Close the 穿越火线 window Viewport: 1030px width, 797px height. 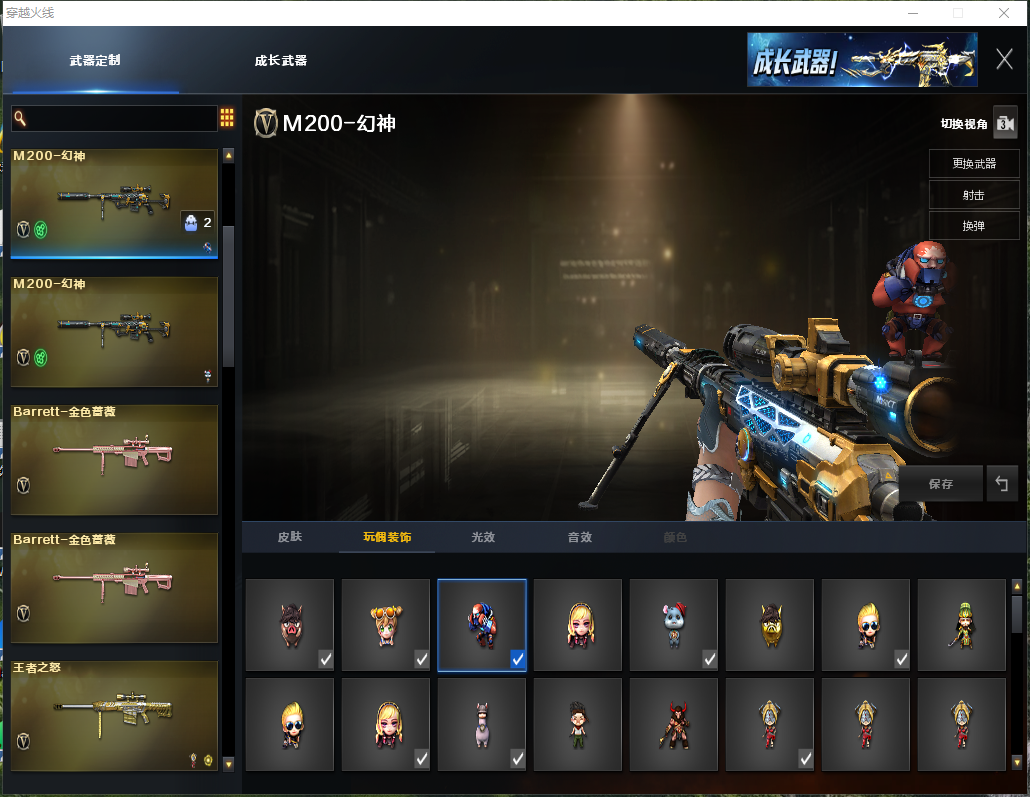(1003, 13)
